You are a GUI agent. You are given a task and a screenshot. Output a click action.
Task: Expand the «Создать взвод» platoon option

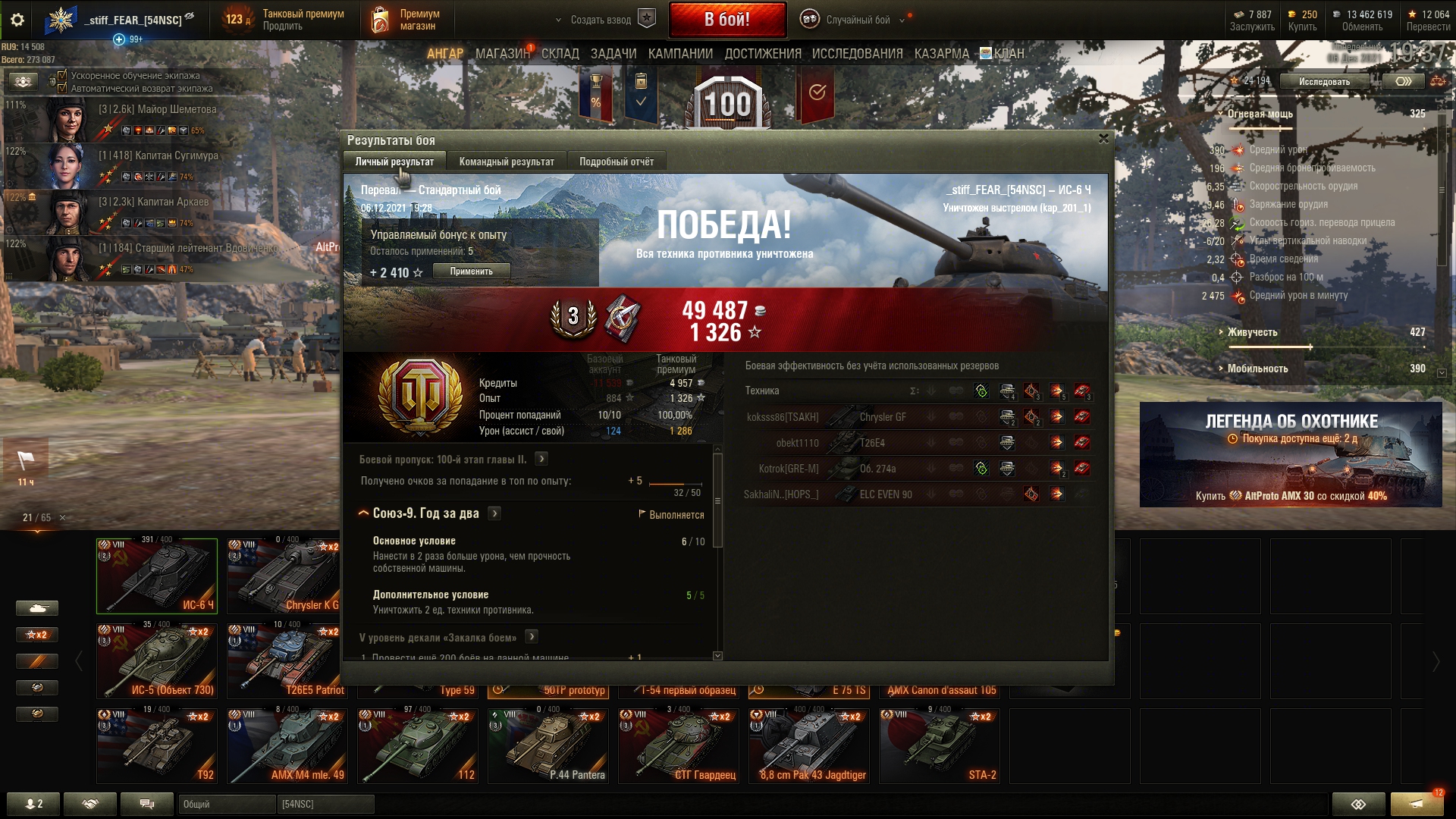point(601,20)
